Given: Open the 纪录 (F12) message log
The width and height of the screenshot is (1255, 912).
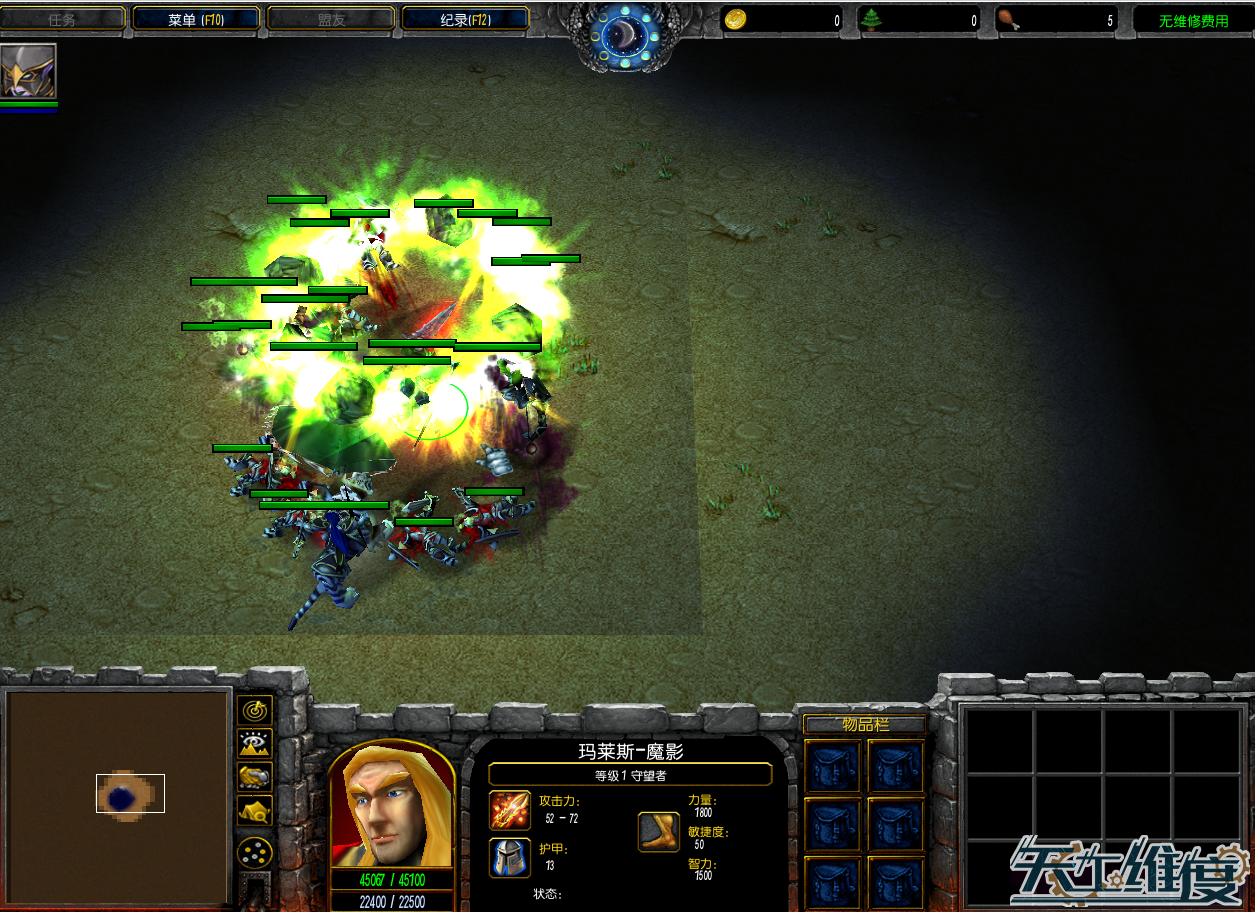Looking at the screenshot, I should click(x=465, y=19).
